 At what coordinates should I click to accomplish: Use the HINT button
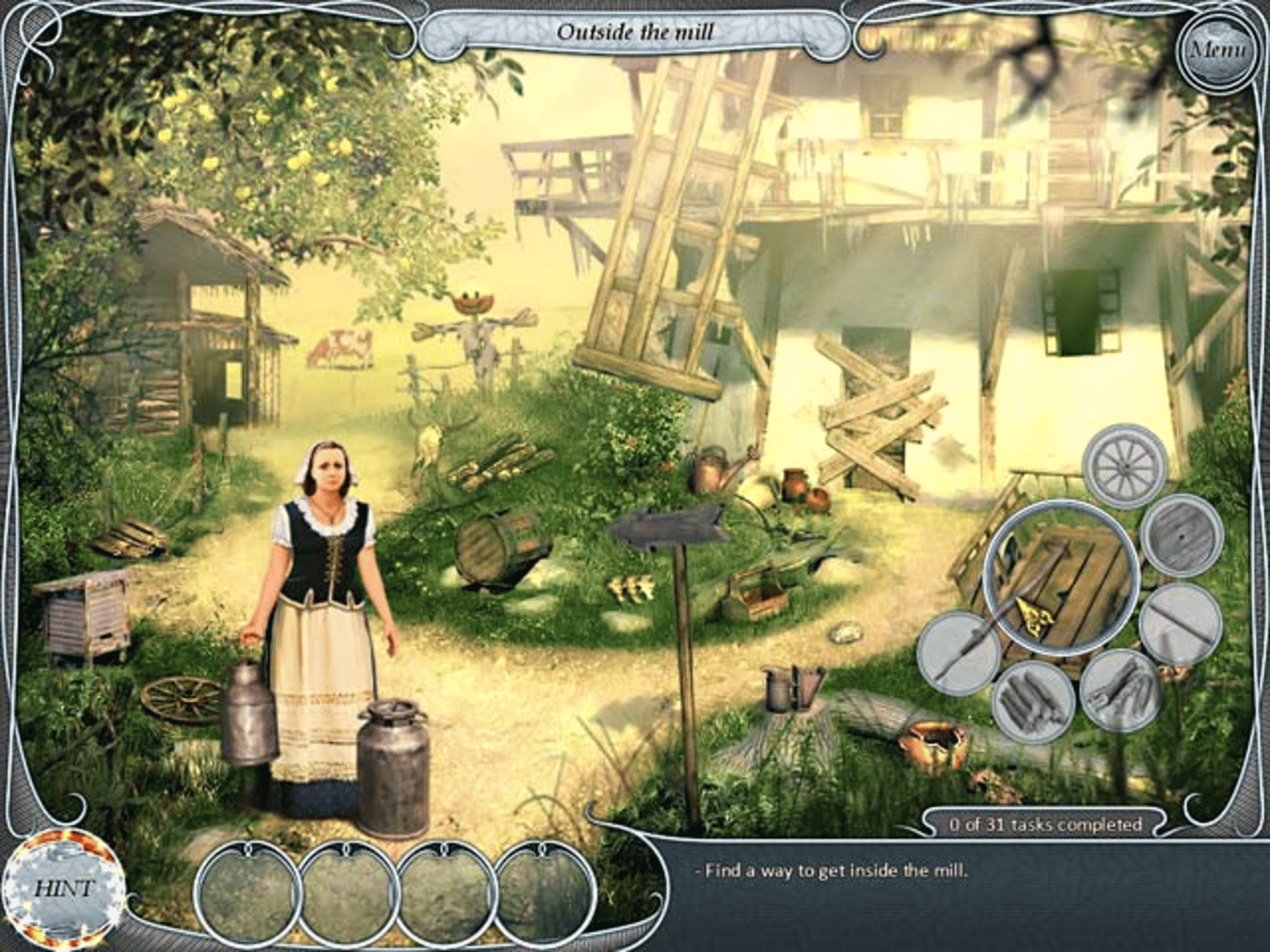[63, 888]
